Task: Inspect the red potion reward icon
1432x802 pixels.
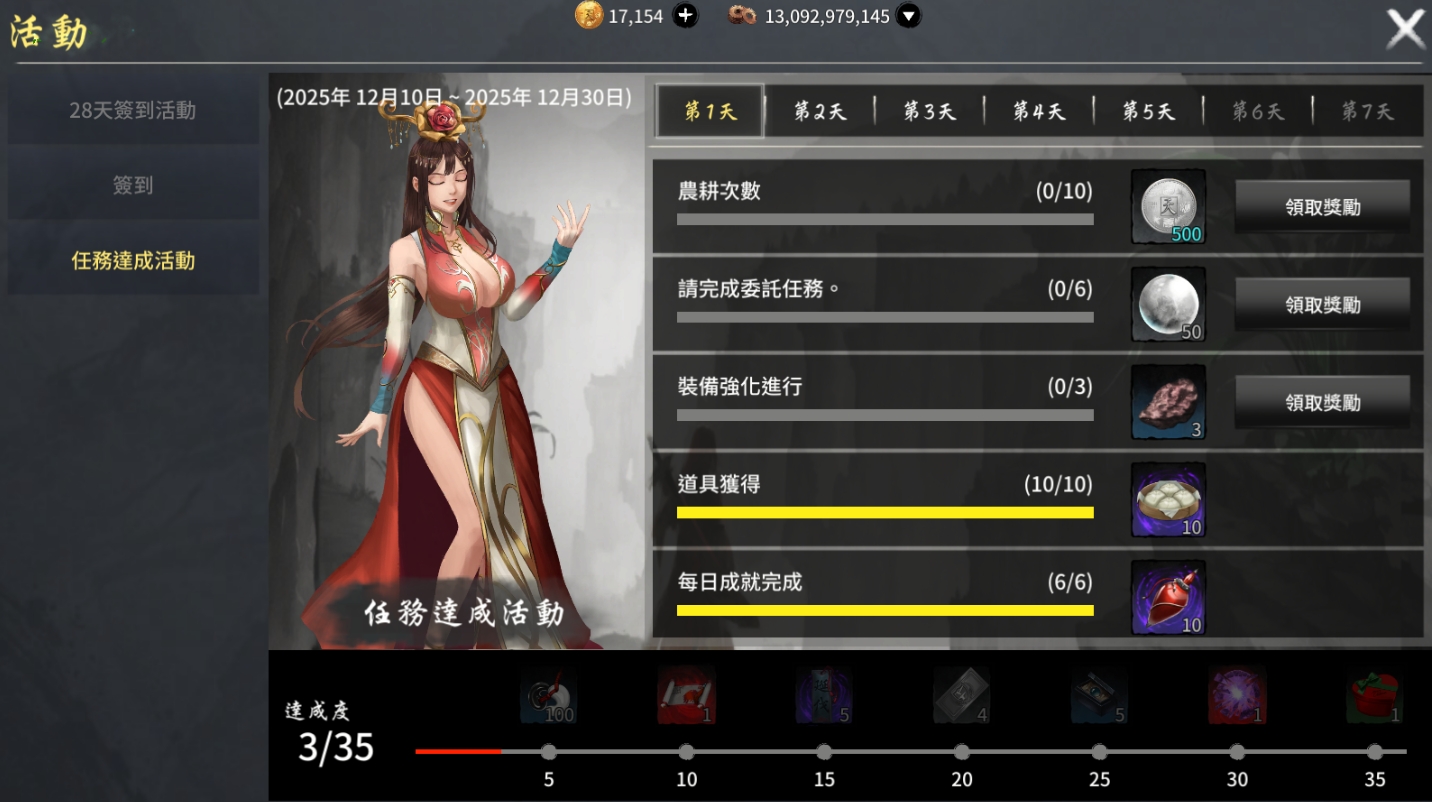Action: point(1168,598)
